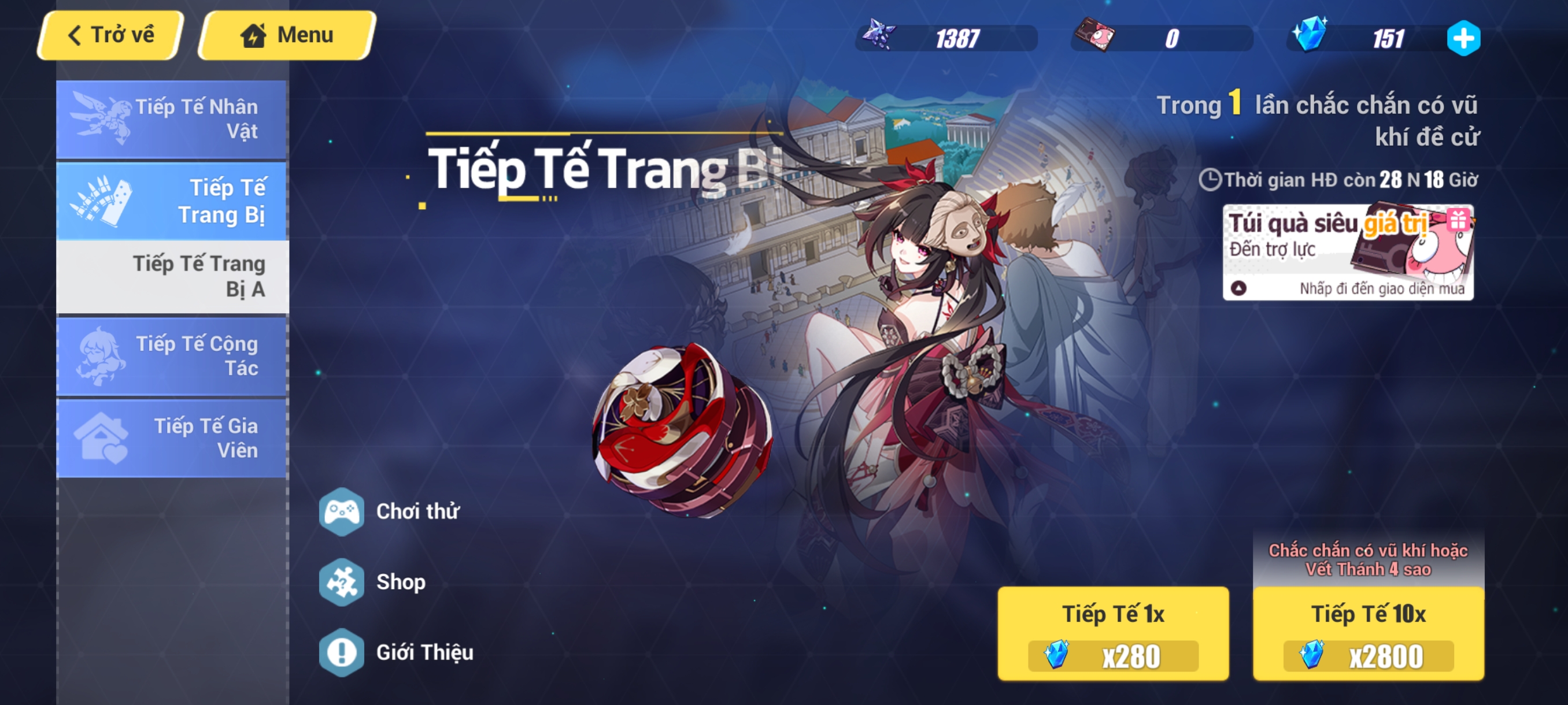The image size is (1568, 705).
Task: Switch to the Tiếp Tế Cộng Tác tab
Action: [x=172, y=356]
